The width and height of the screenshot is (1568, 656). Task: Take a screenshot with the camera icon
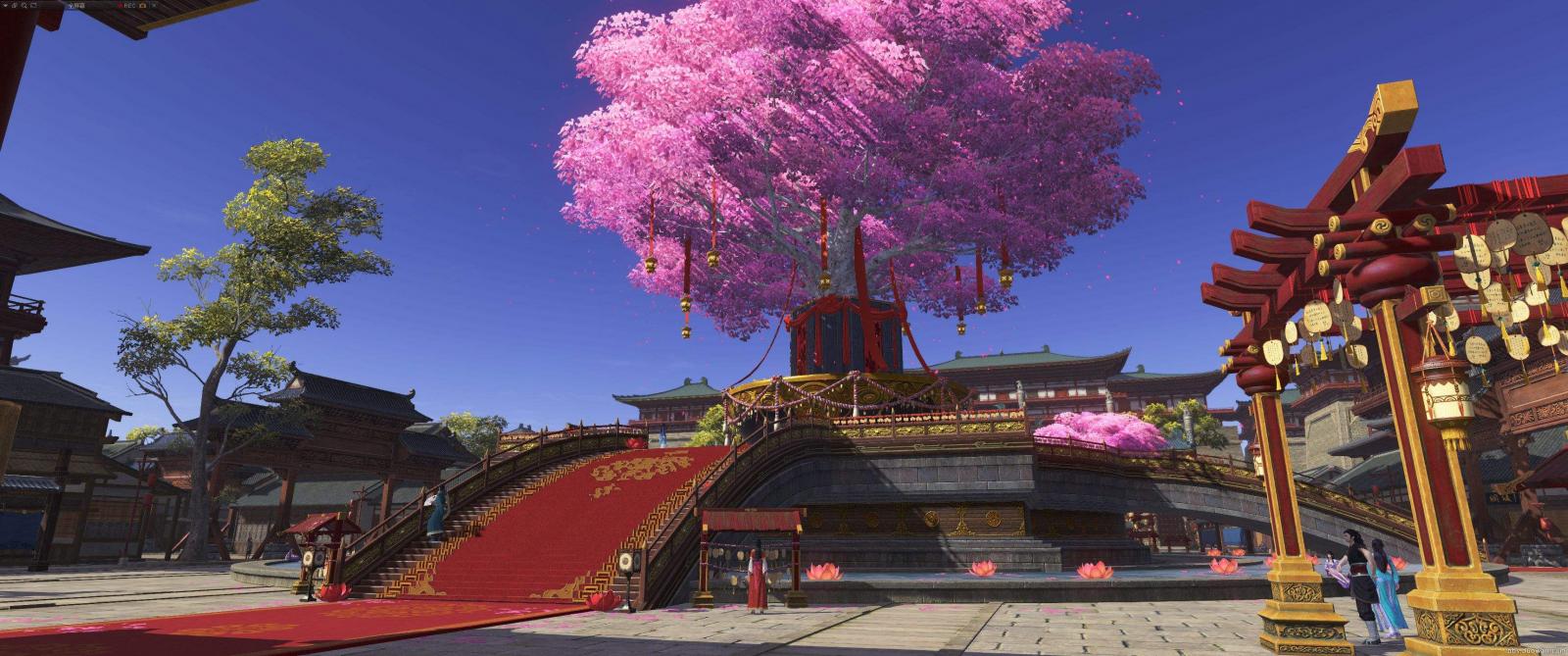point(142,5)
